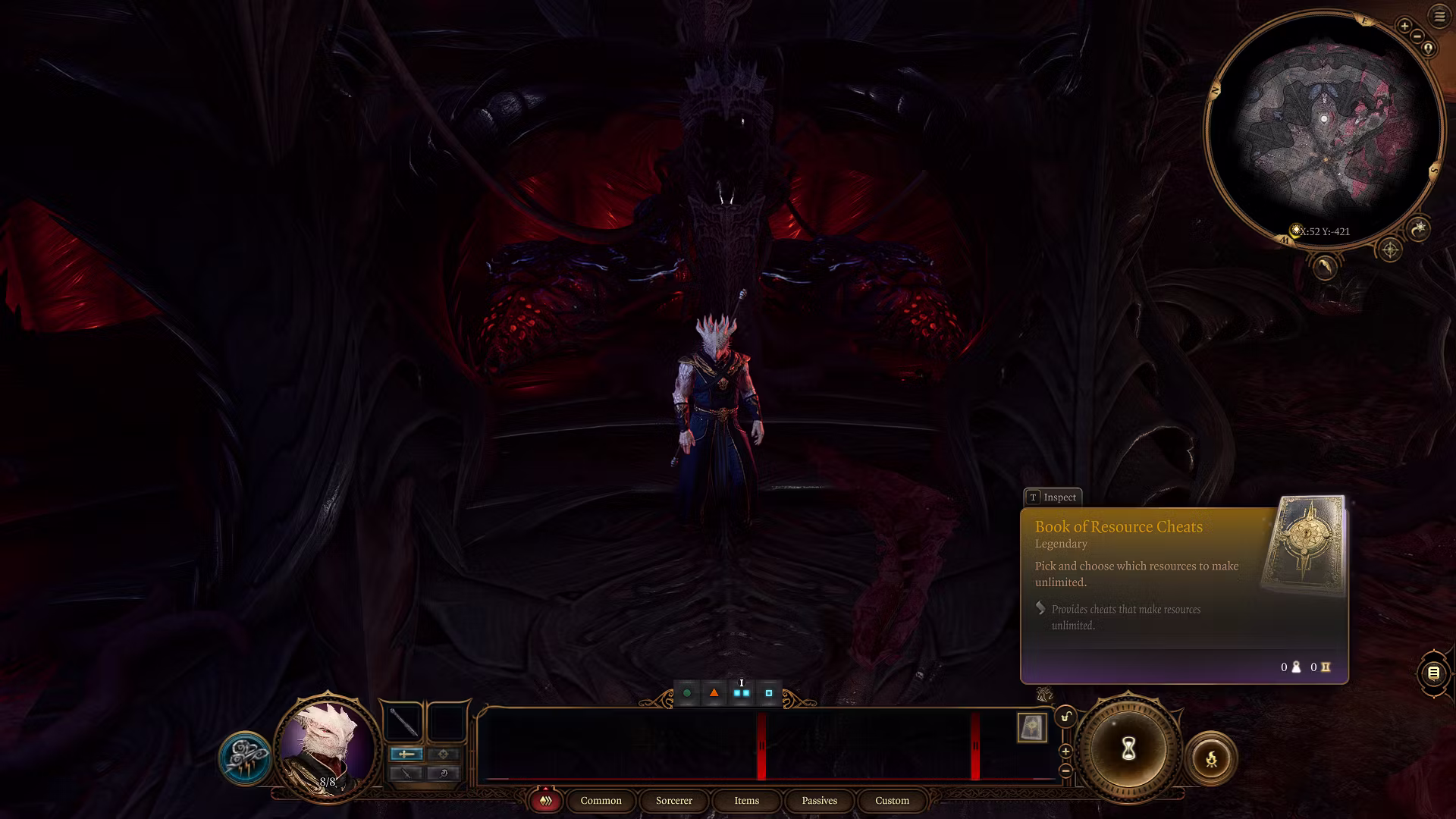Screen dimensions: 1456x819
Task: Zoom in the minimap with plus button
Action: [x=1404, y=27]
